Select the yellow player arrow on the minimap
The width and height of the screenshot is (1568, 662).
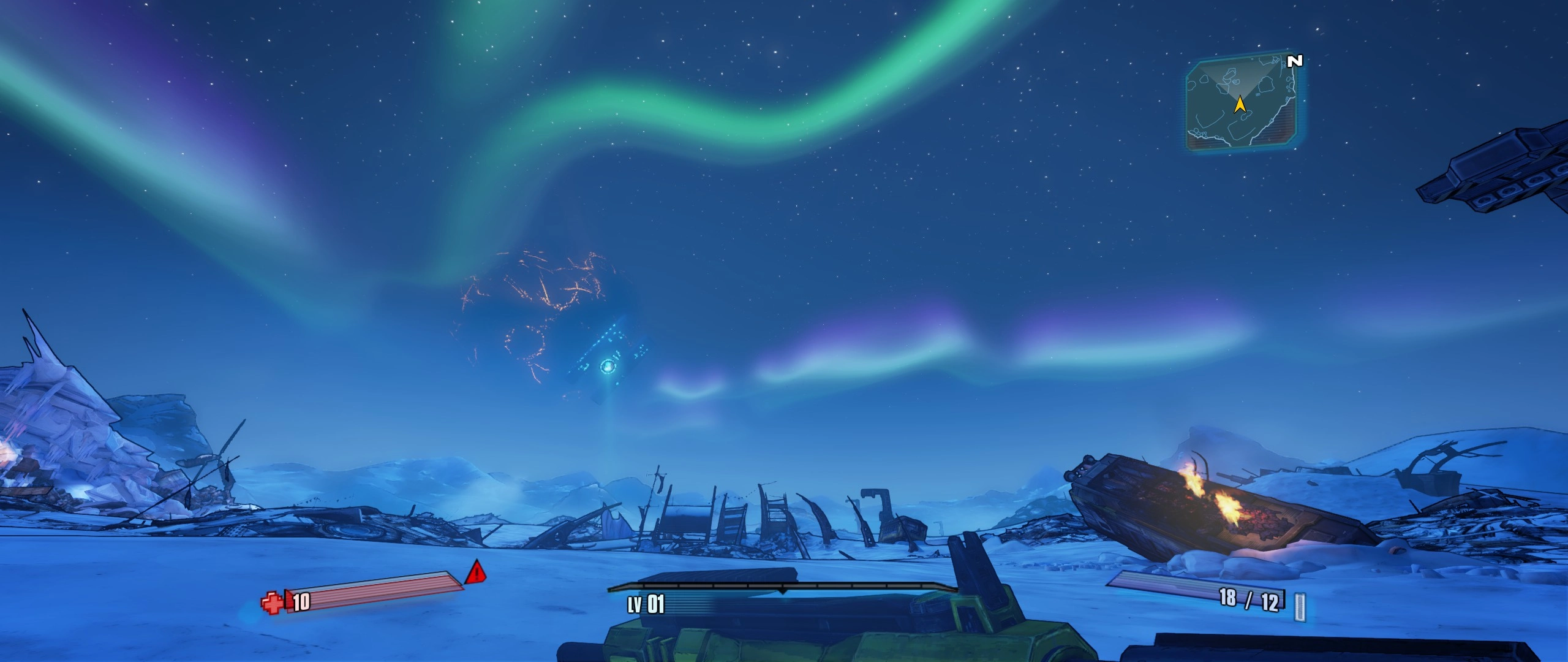1240,105
